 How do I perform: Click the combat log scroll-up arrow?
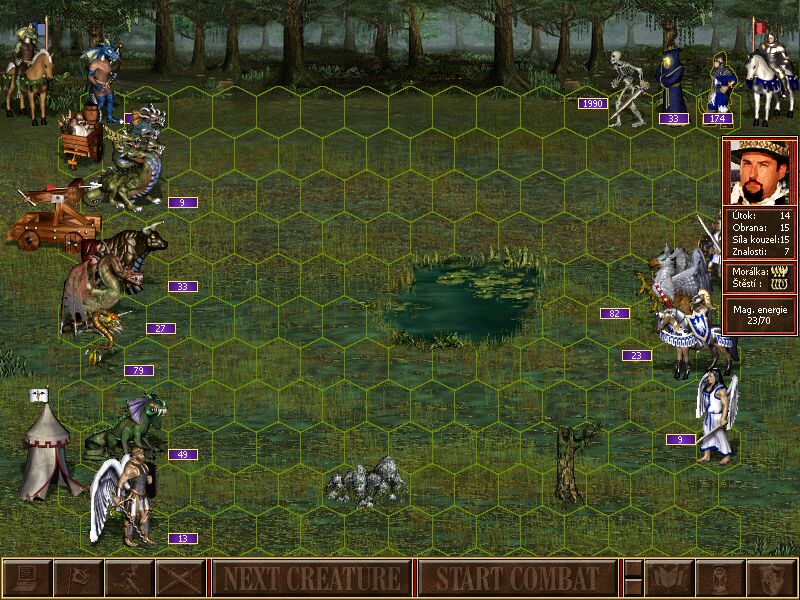pos(633,569)
